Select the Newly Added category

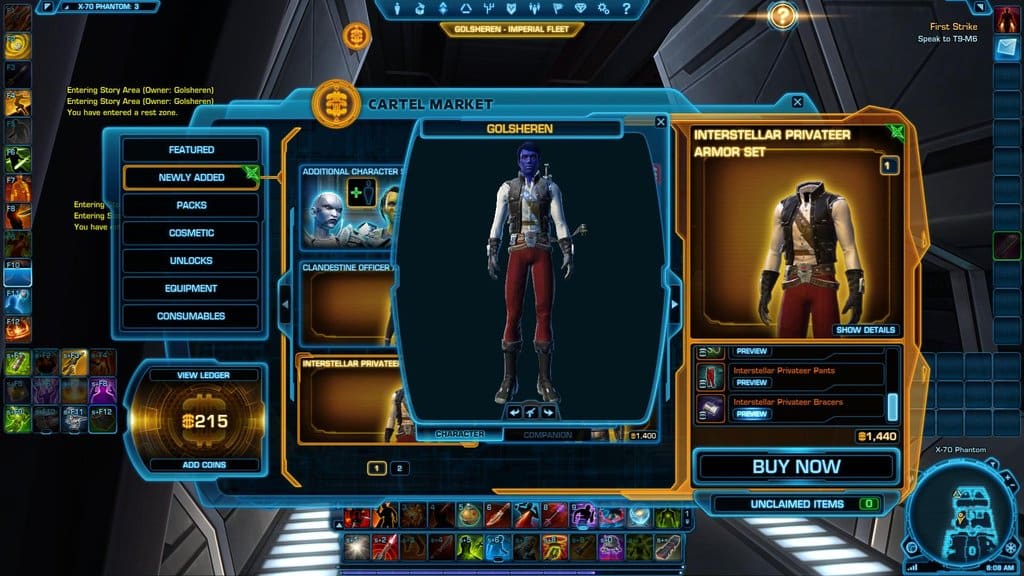(x=191, y=178)
